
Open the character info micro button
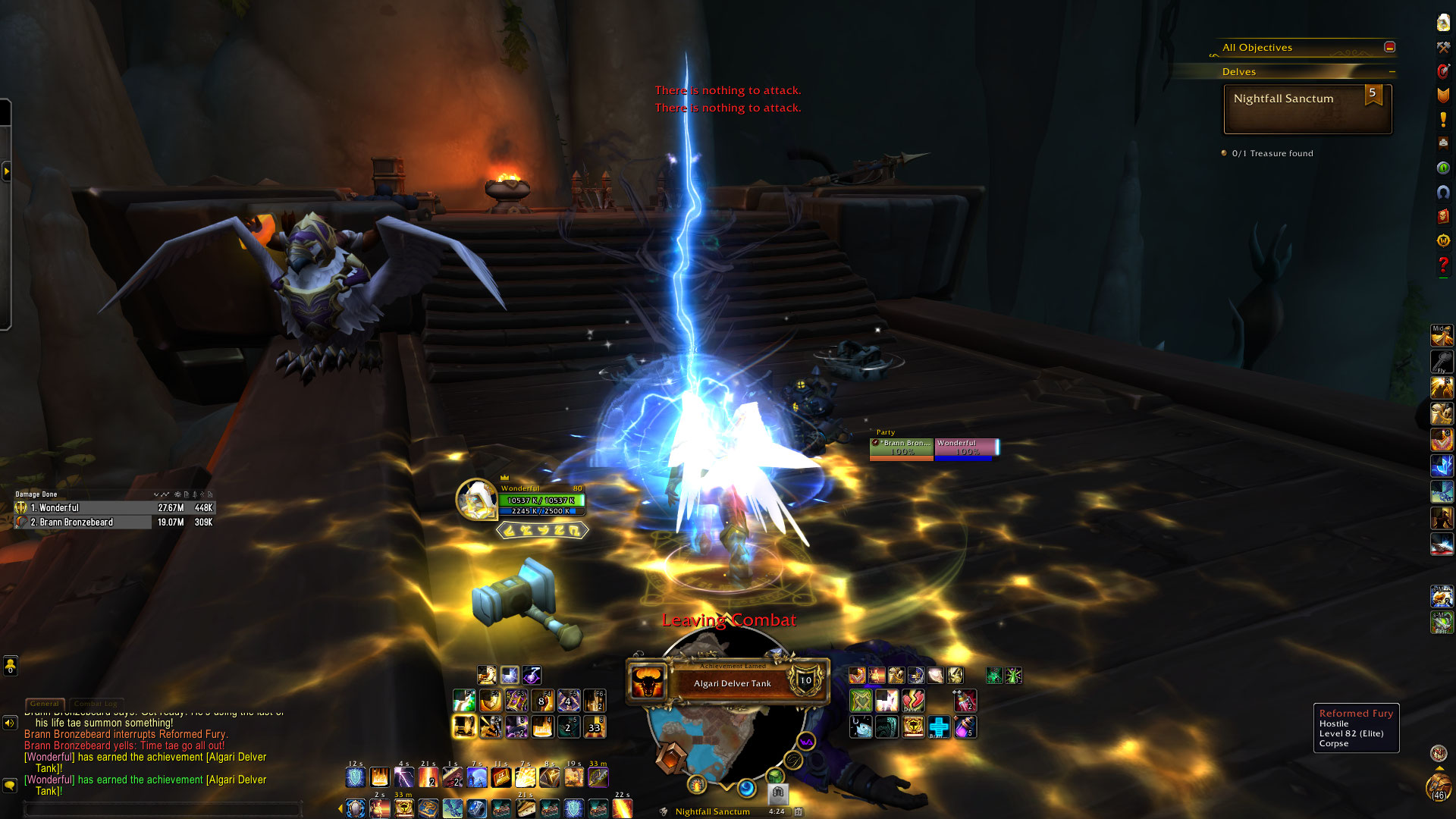[x=1443, y=23]
